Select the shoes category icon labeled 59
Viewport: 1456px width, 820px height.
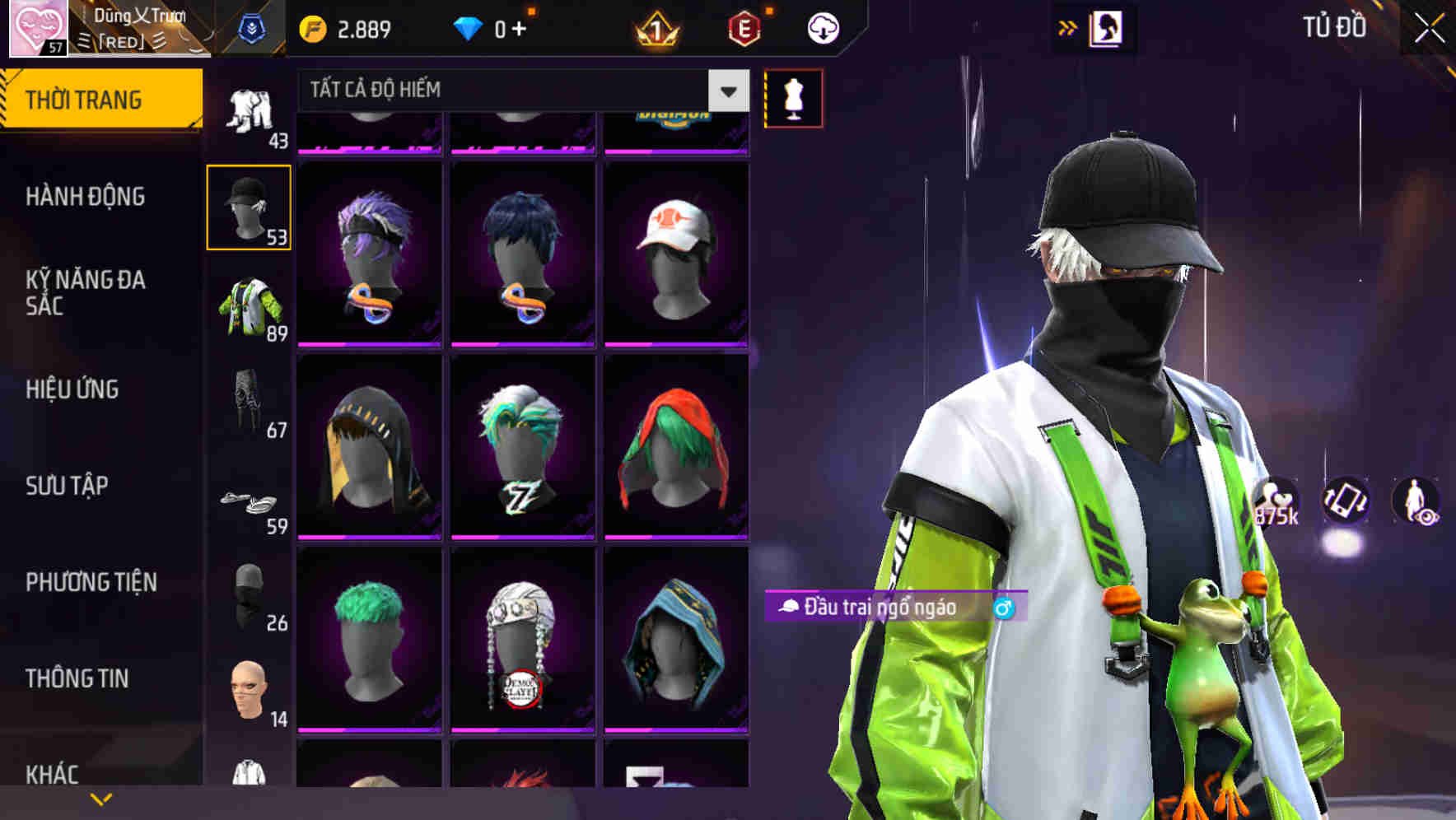tap(249, 504)
